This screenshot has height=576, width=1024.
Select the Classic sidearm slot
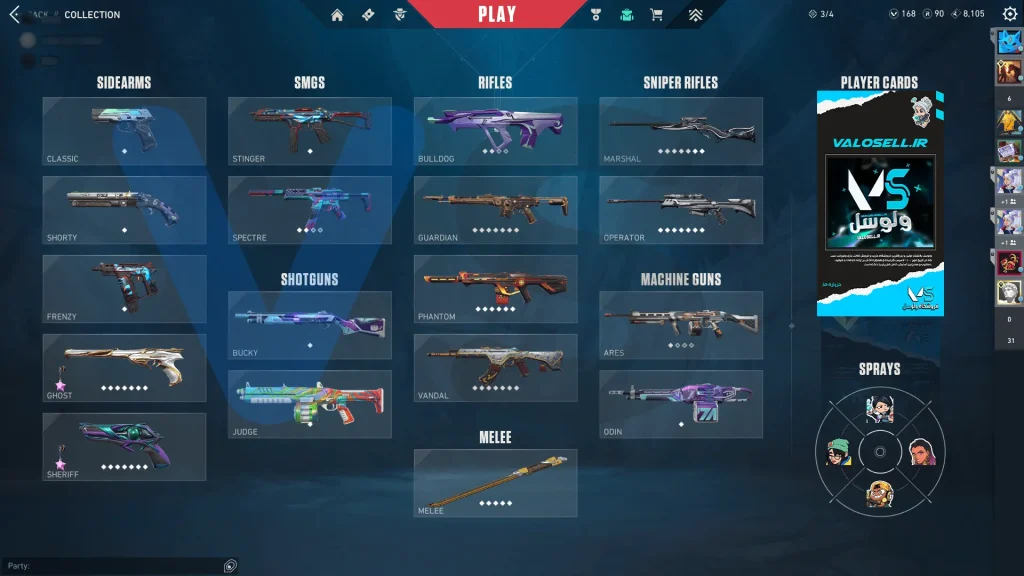tap(124, 131)
